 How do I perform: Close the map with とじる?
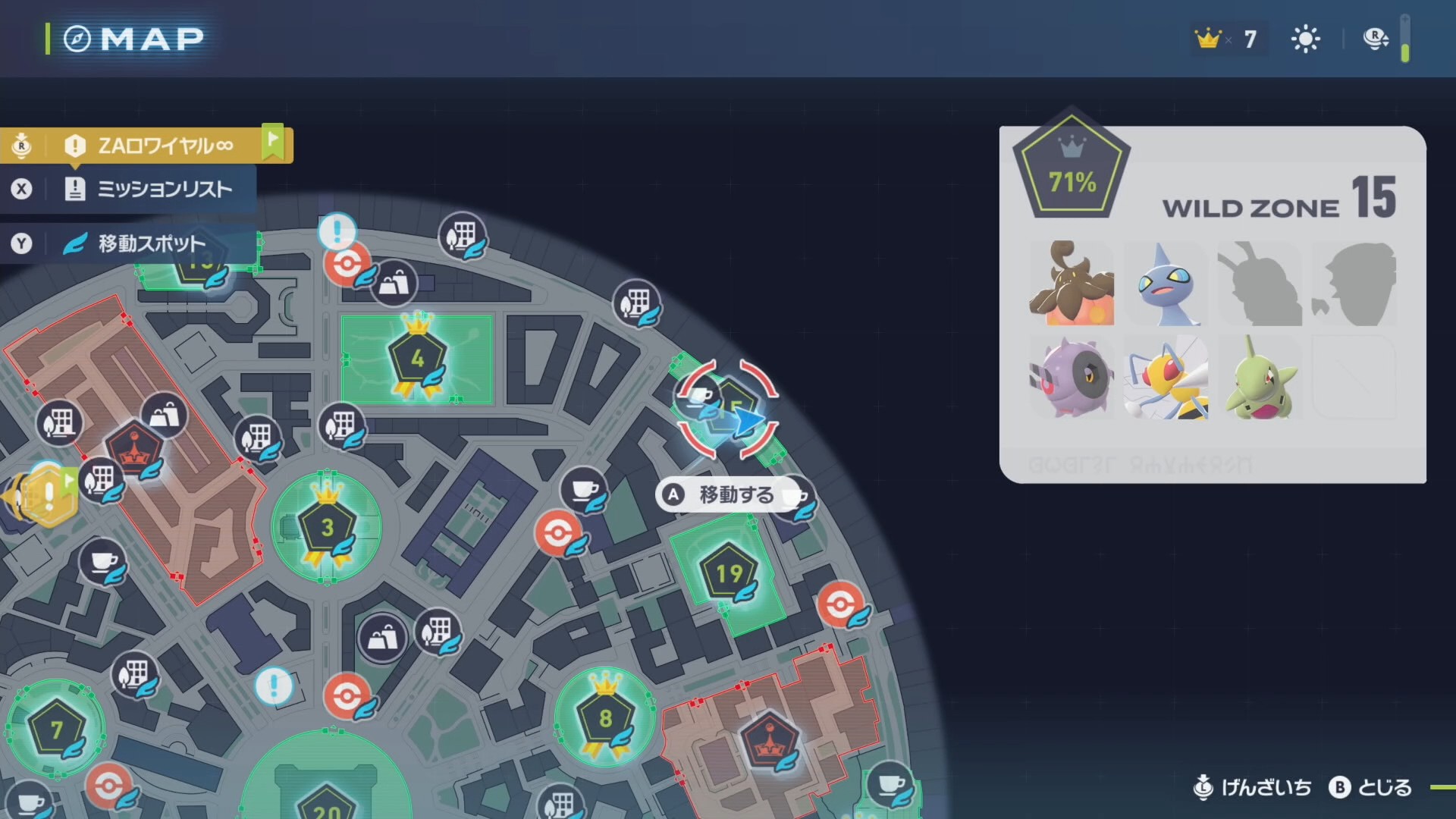point(1371,788)
